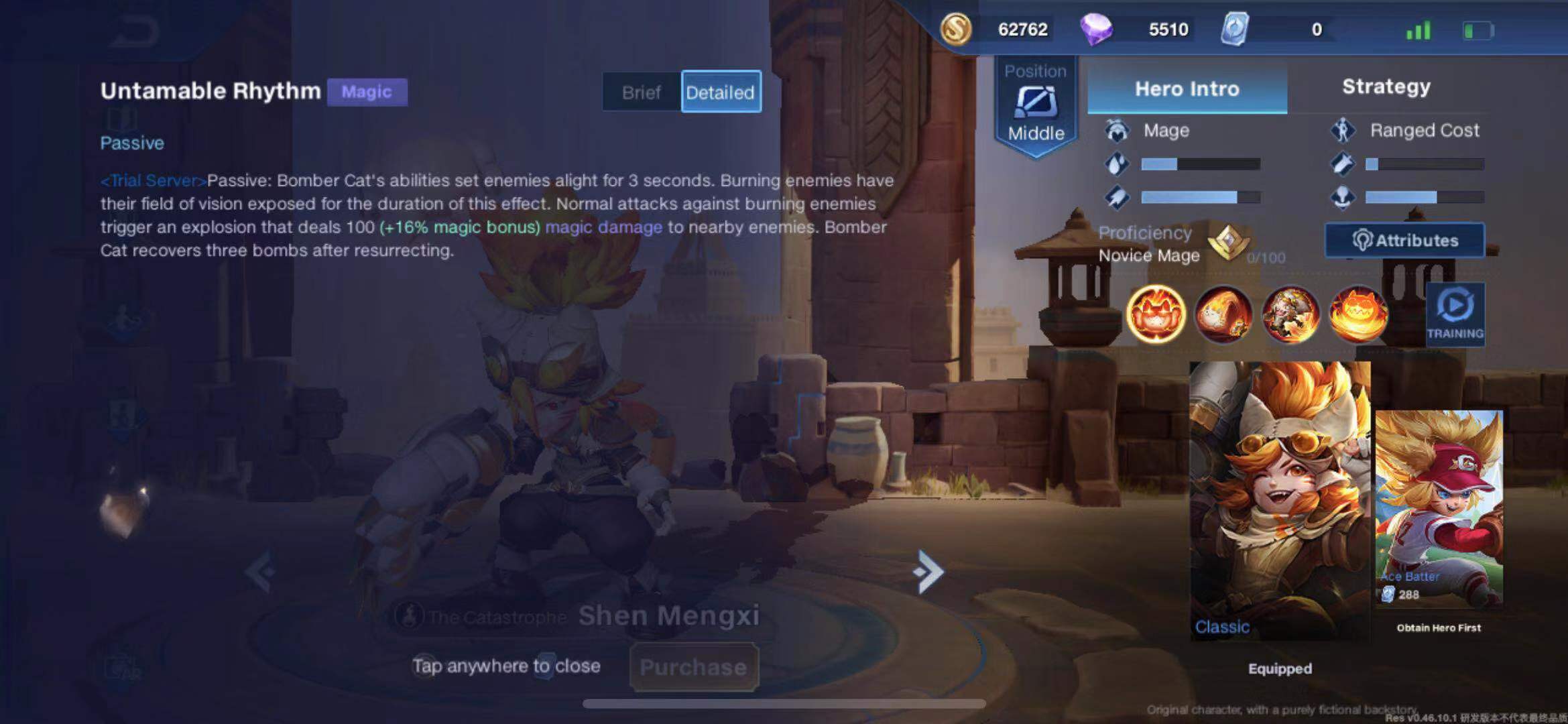Select the Detailed description view
The image size is (1568, 724).
click(721, 93)
